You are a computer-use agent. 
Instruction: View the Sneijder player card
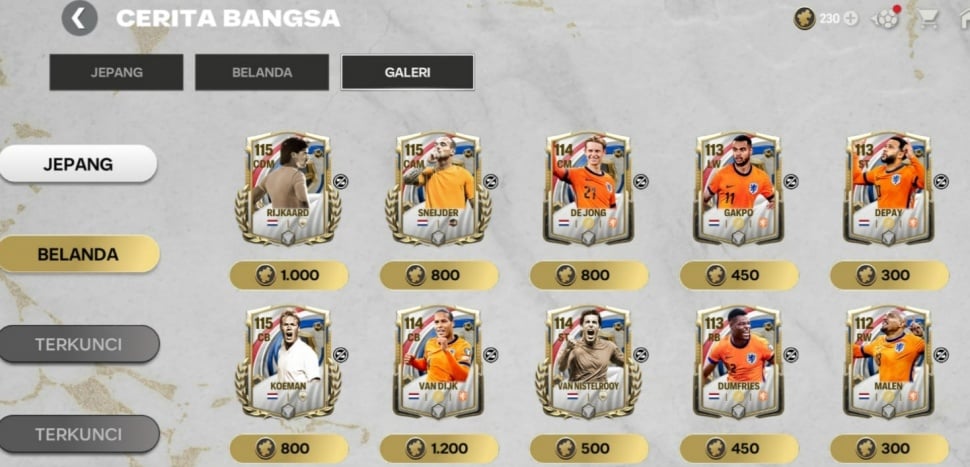click(x=438, y=188)
